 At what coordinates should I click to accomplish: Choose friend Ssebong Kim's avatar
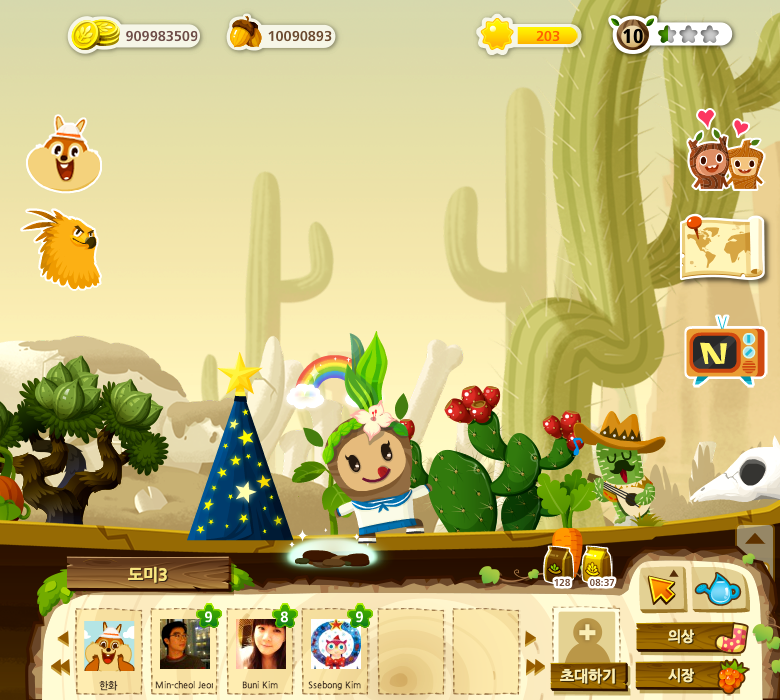point(336,648)
